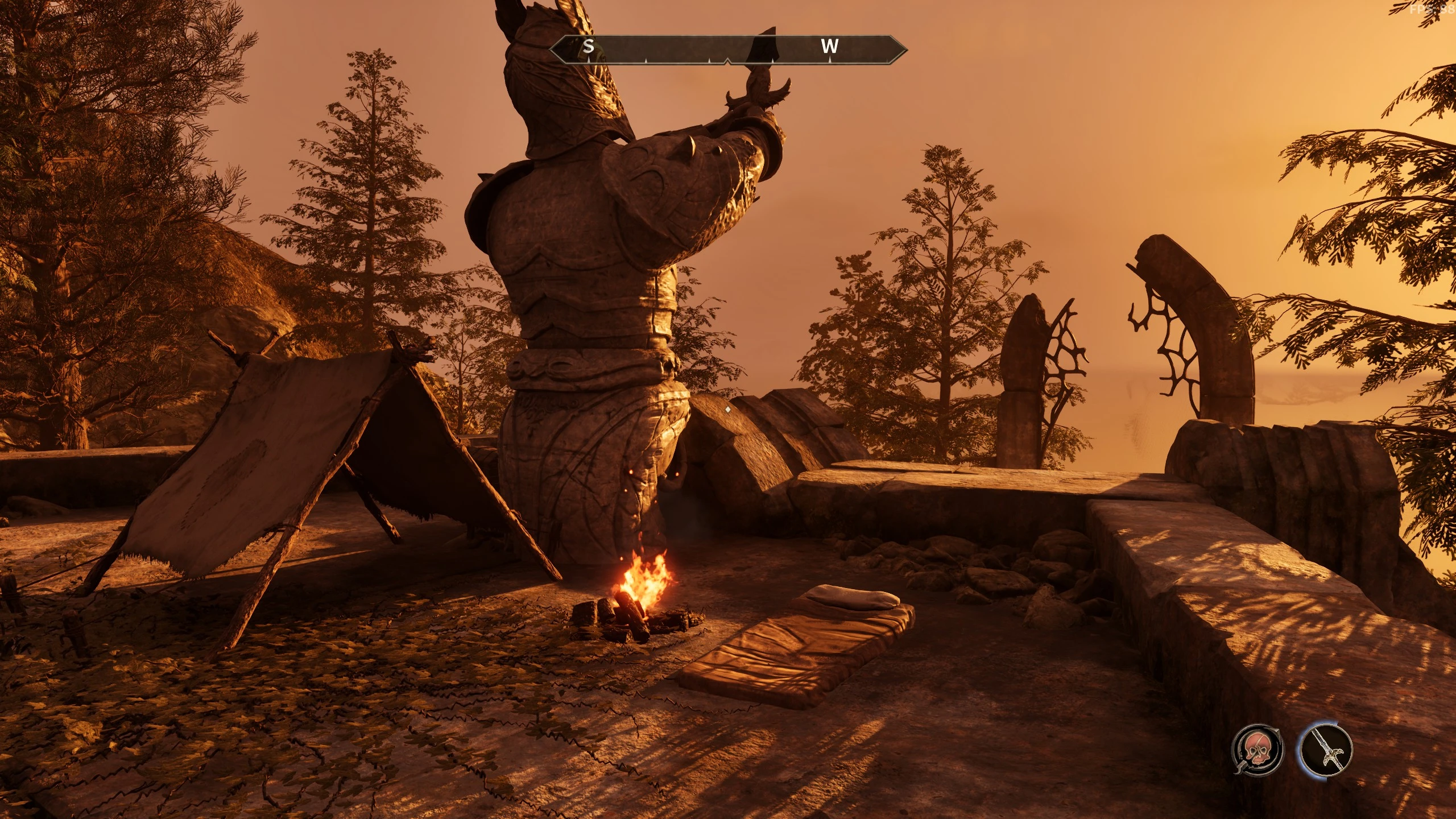Select the red skull spell icon
Image resolution: width=1456 pixels, height=819 pixels.
point(1257,749)
